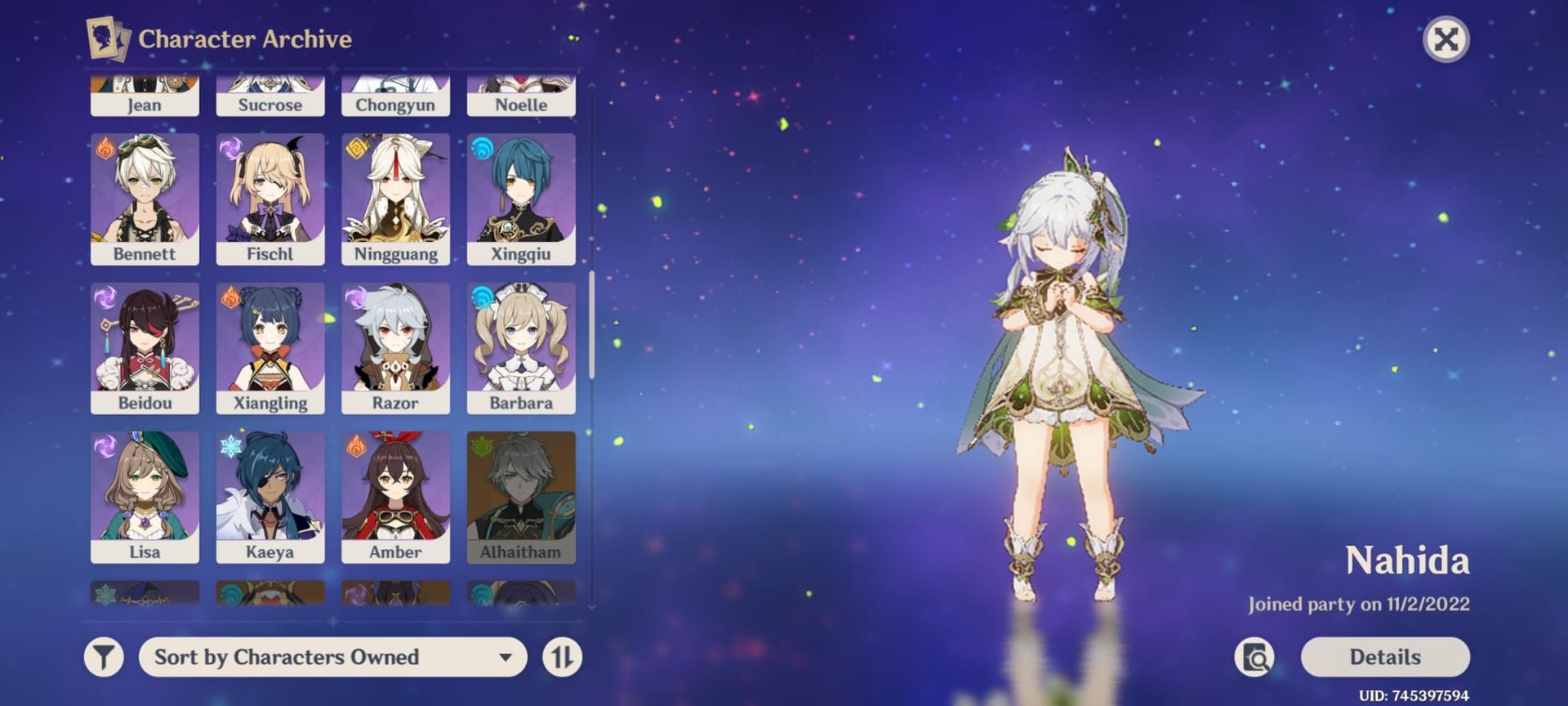Select the partially visible Jean card
The image size is (1568, 706).
pos(145,98)
